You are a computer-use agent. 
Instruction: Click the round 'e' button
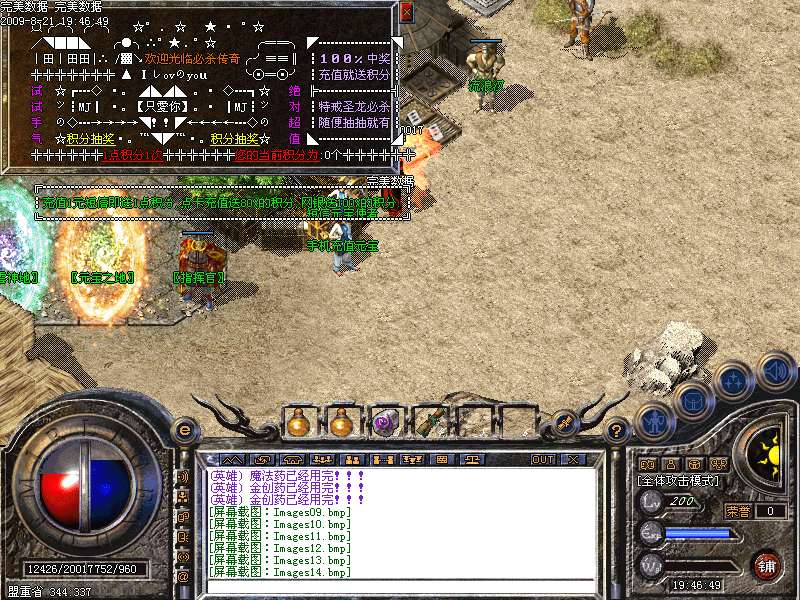(184, 430)
